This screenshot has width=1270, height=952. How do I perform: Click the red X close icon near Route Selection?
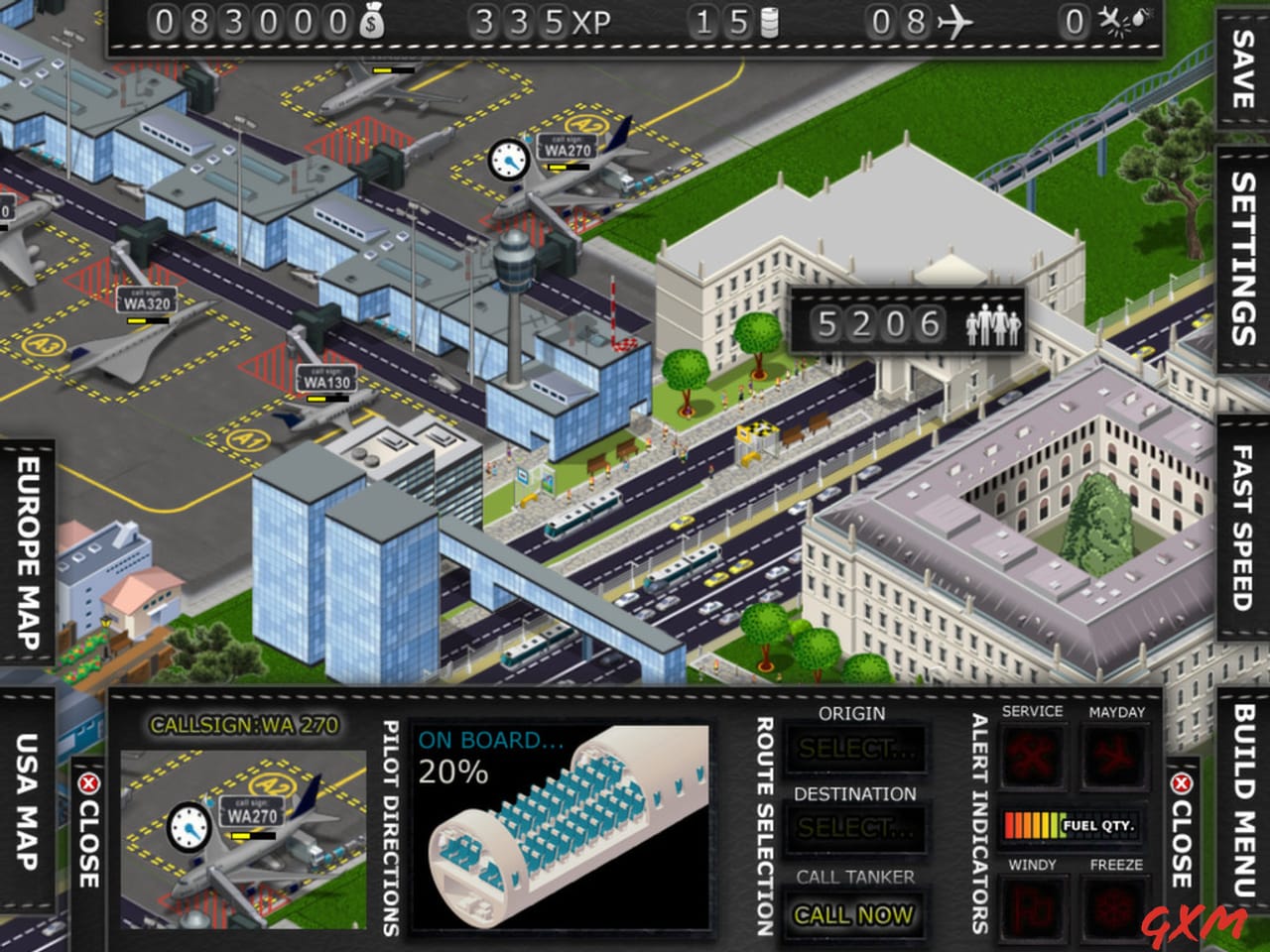coord(1181,783)
